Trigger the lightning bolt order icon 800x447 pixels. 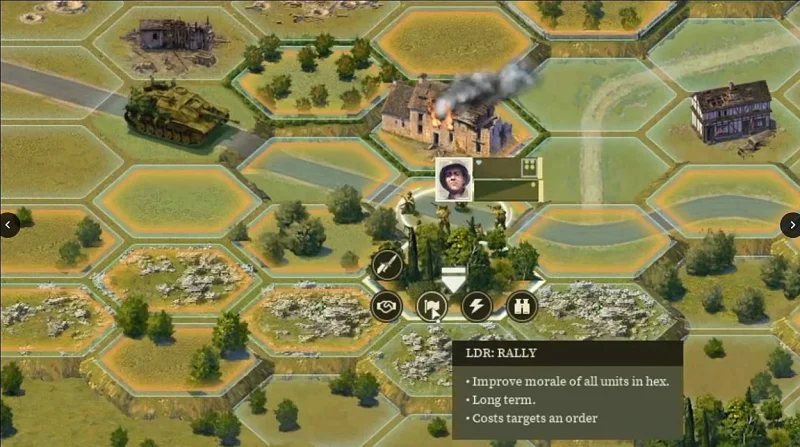click(x=477, y=305)
